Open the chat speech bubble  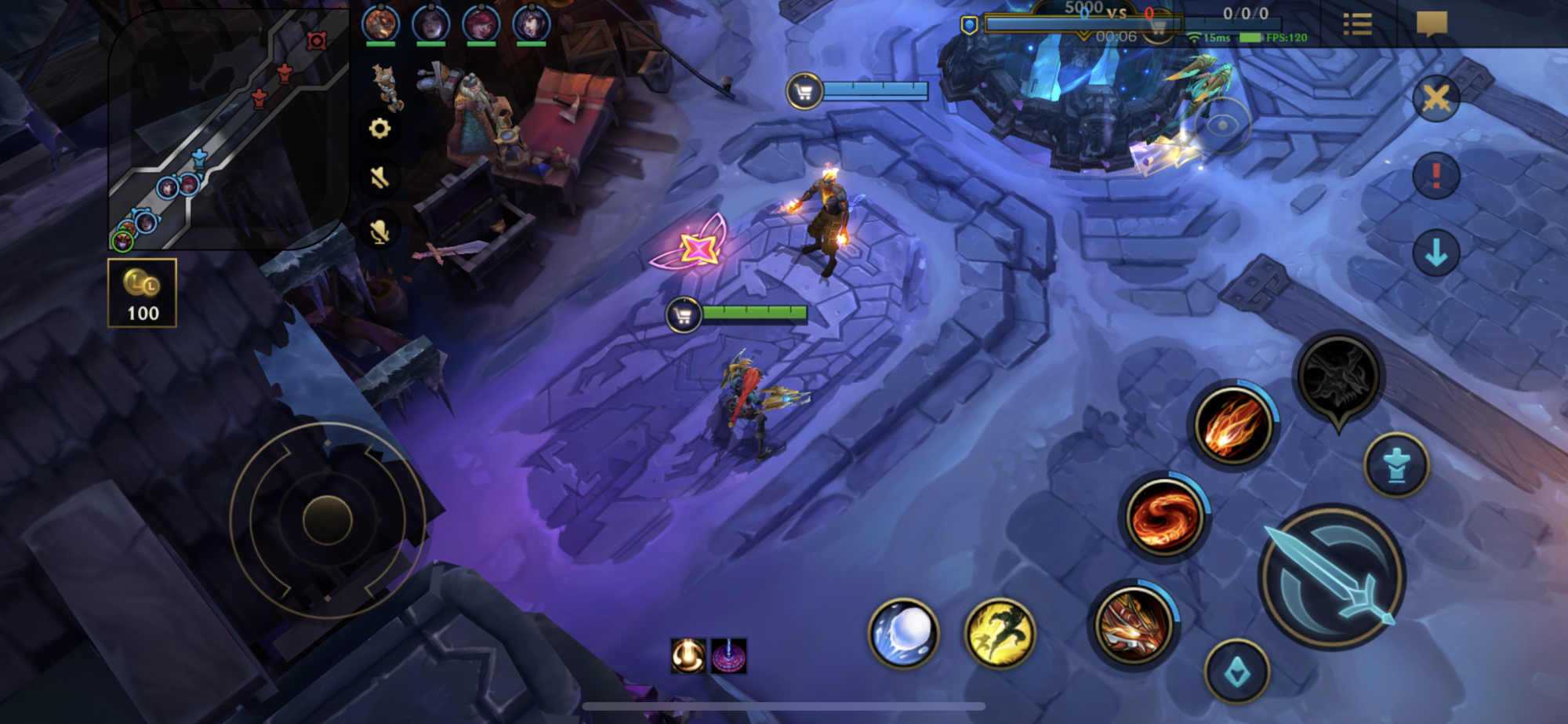pos(1431,24)
